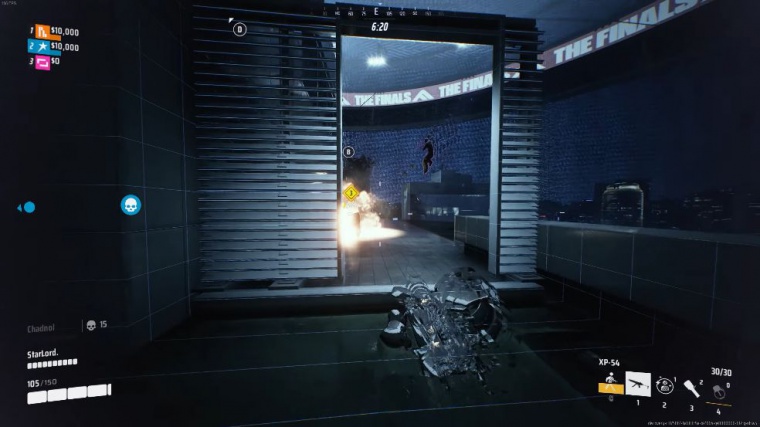Click the yellow objective marker numbered 3
The height and width of the screenshot is (427, 760).
click(351, 192)
